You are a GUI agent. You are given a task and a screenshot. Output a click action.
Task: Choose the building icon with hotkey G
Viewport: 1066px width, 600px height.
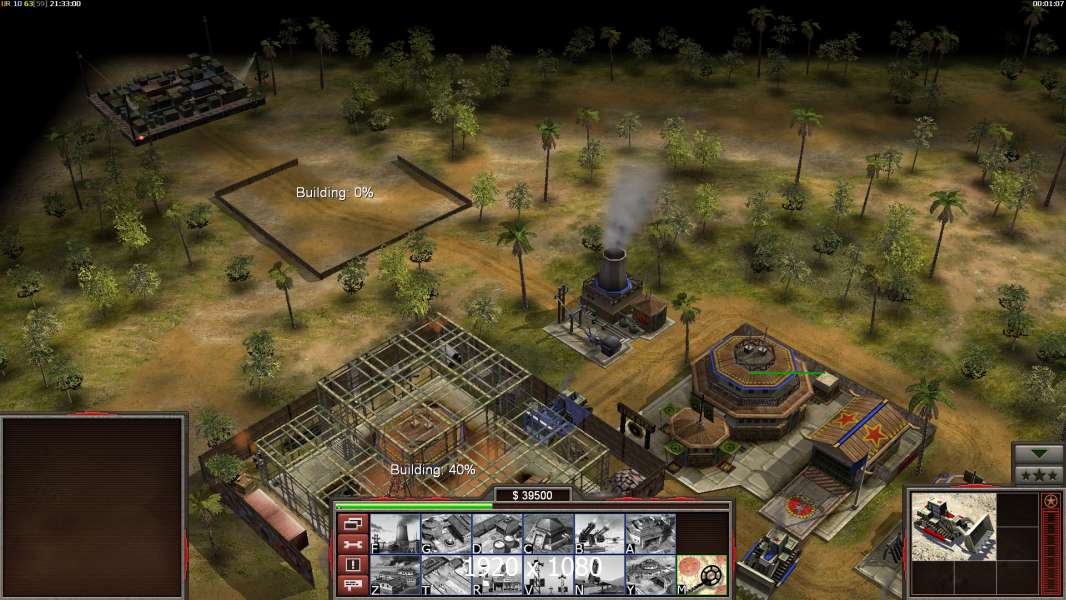[x=446, y=534]
